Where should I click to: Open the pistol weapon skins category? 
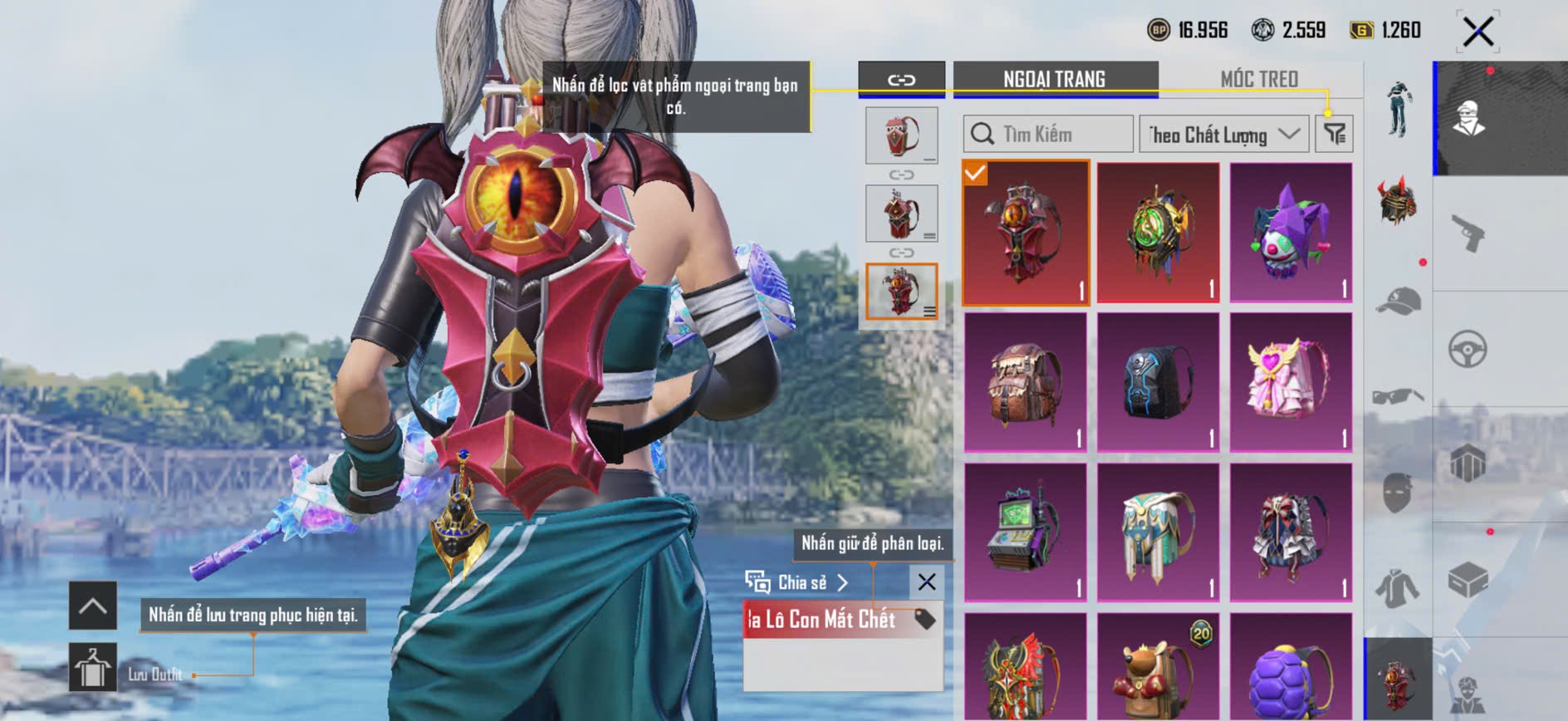[1468, 233]
